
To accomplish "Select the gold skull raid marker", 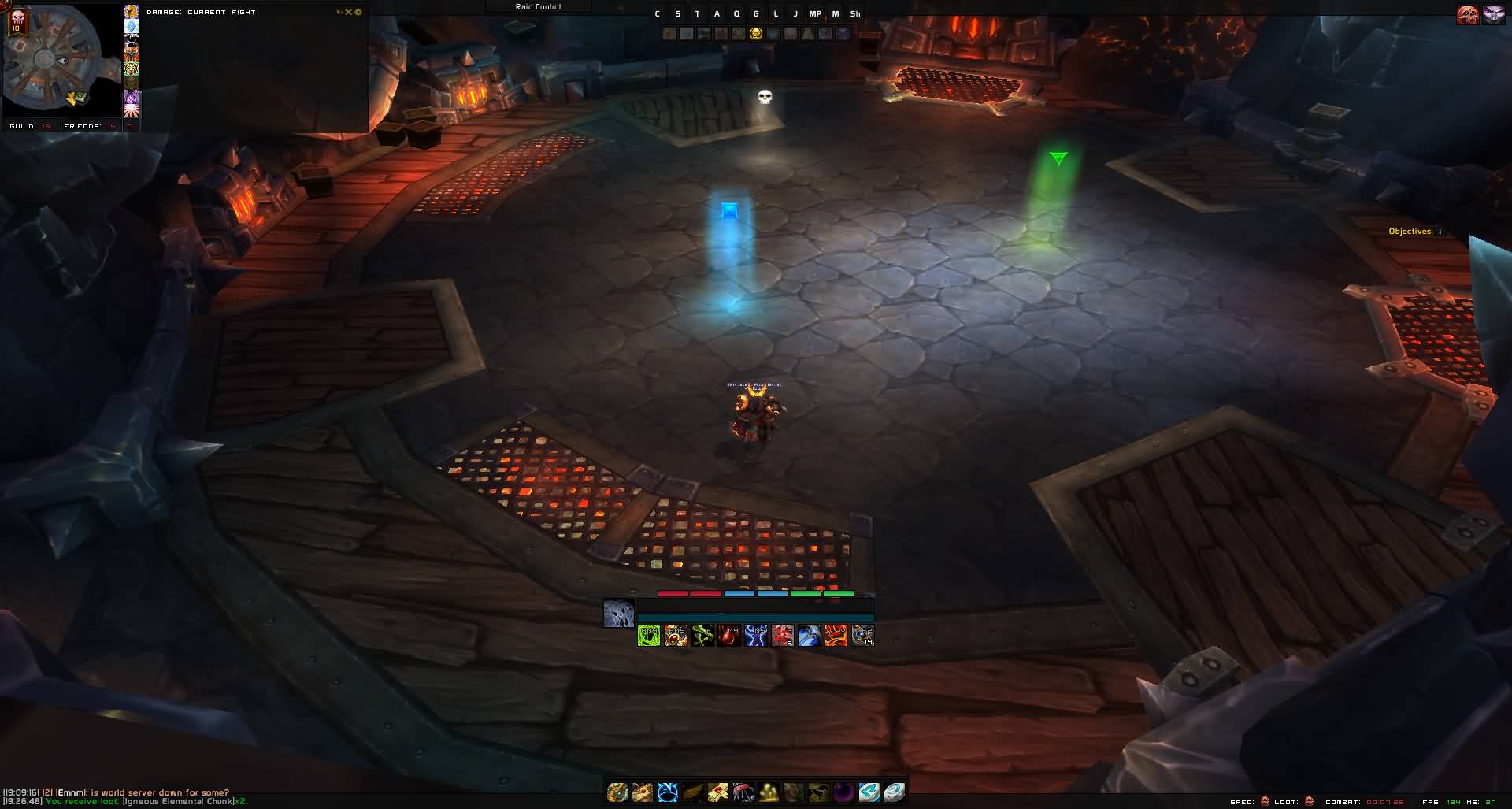I will click(x=755, y=33).
